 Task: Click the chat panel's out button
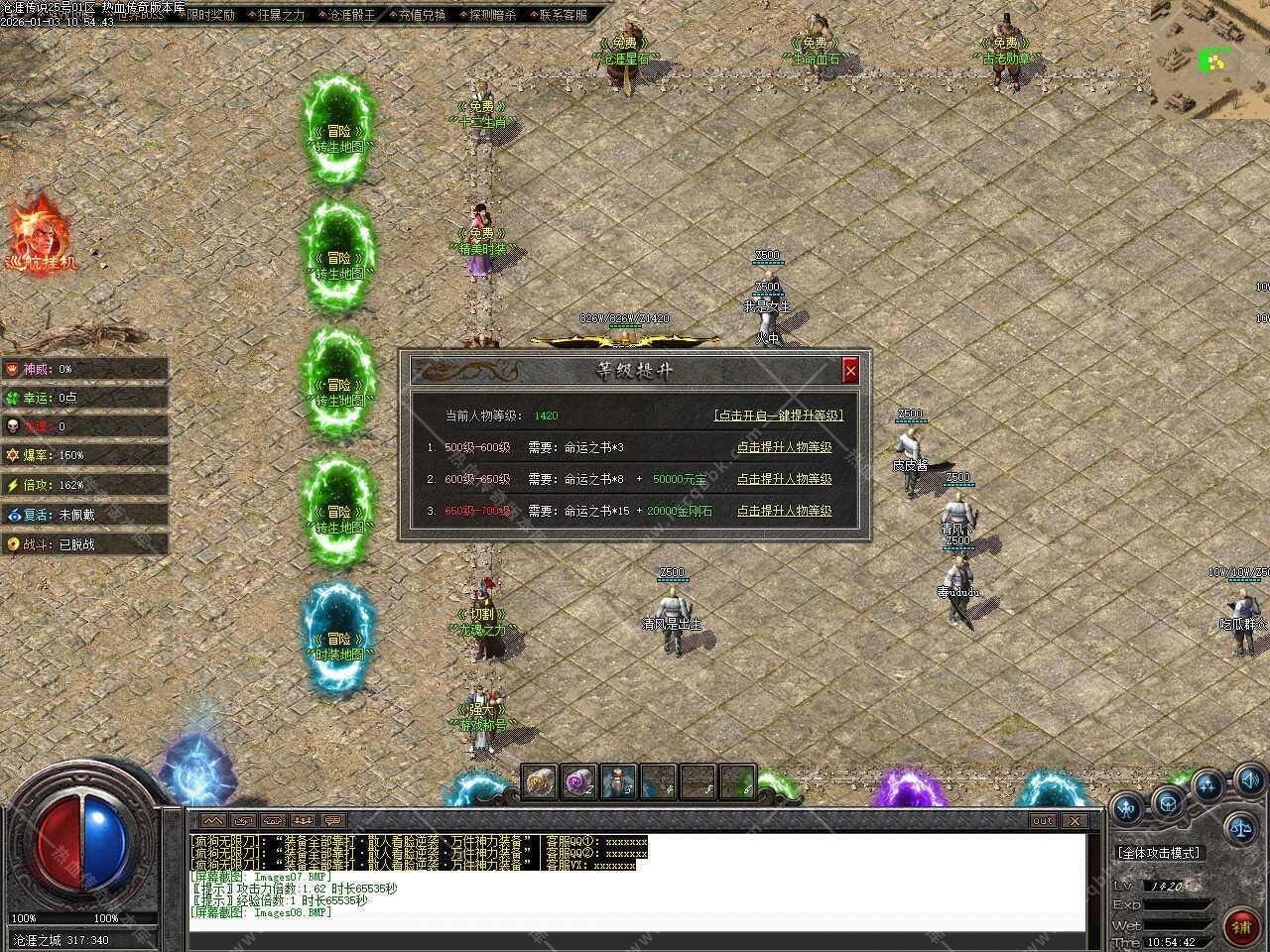point(1043,821)
